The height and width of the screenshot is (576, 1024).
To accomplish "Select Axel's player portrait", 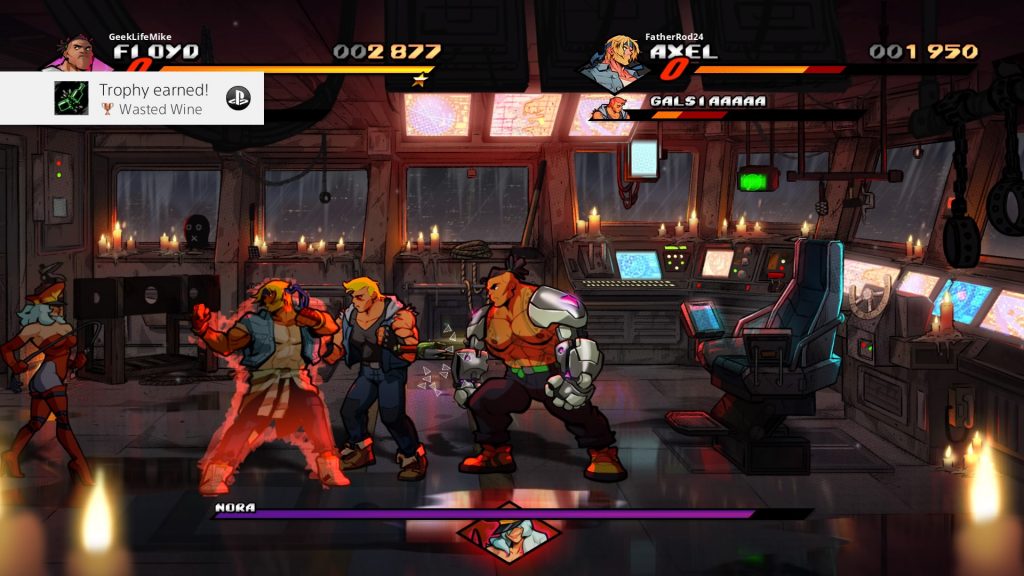I will (611, 62).
